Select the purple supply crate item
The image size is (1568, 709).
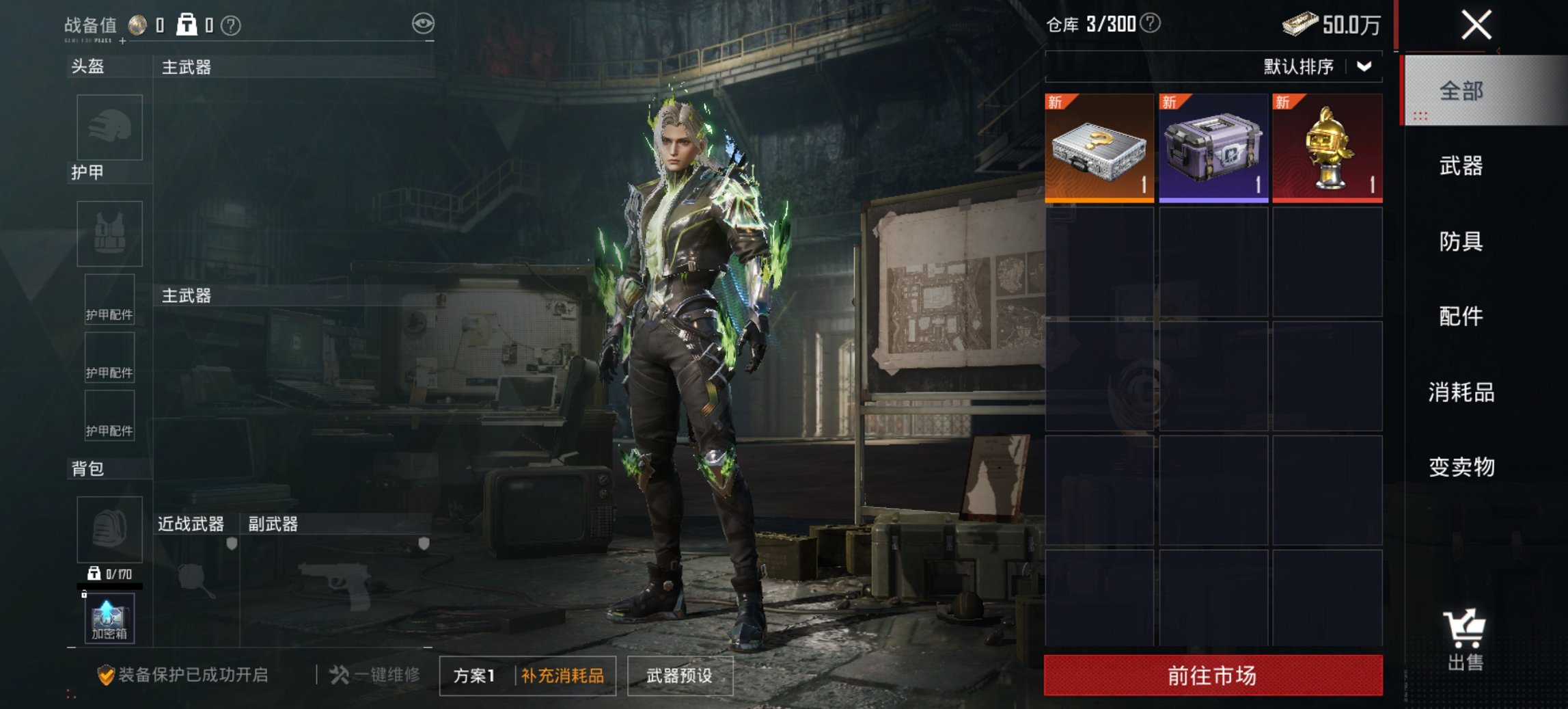click(1213, 148)
